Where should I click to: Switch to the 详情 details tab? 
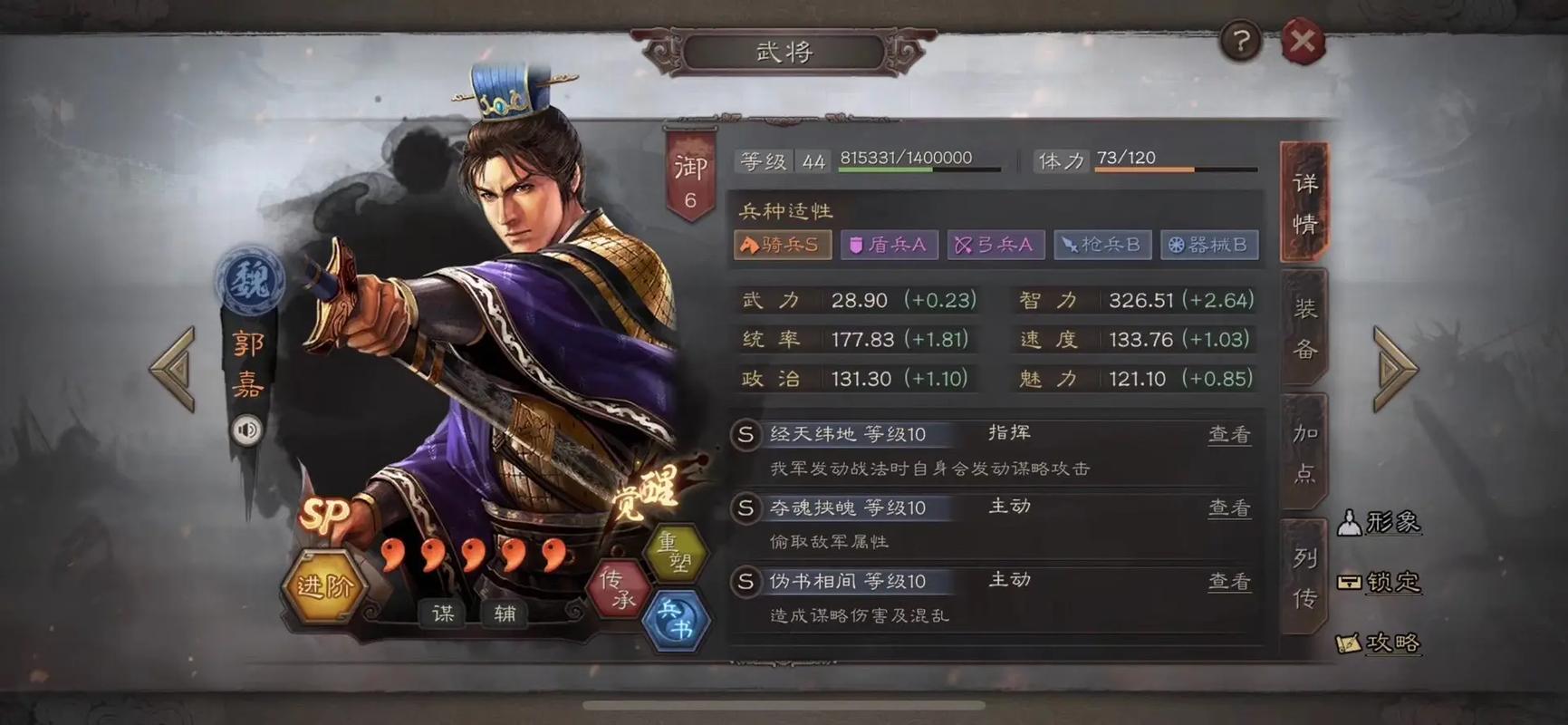tap(1304, 202)
